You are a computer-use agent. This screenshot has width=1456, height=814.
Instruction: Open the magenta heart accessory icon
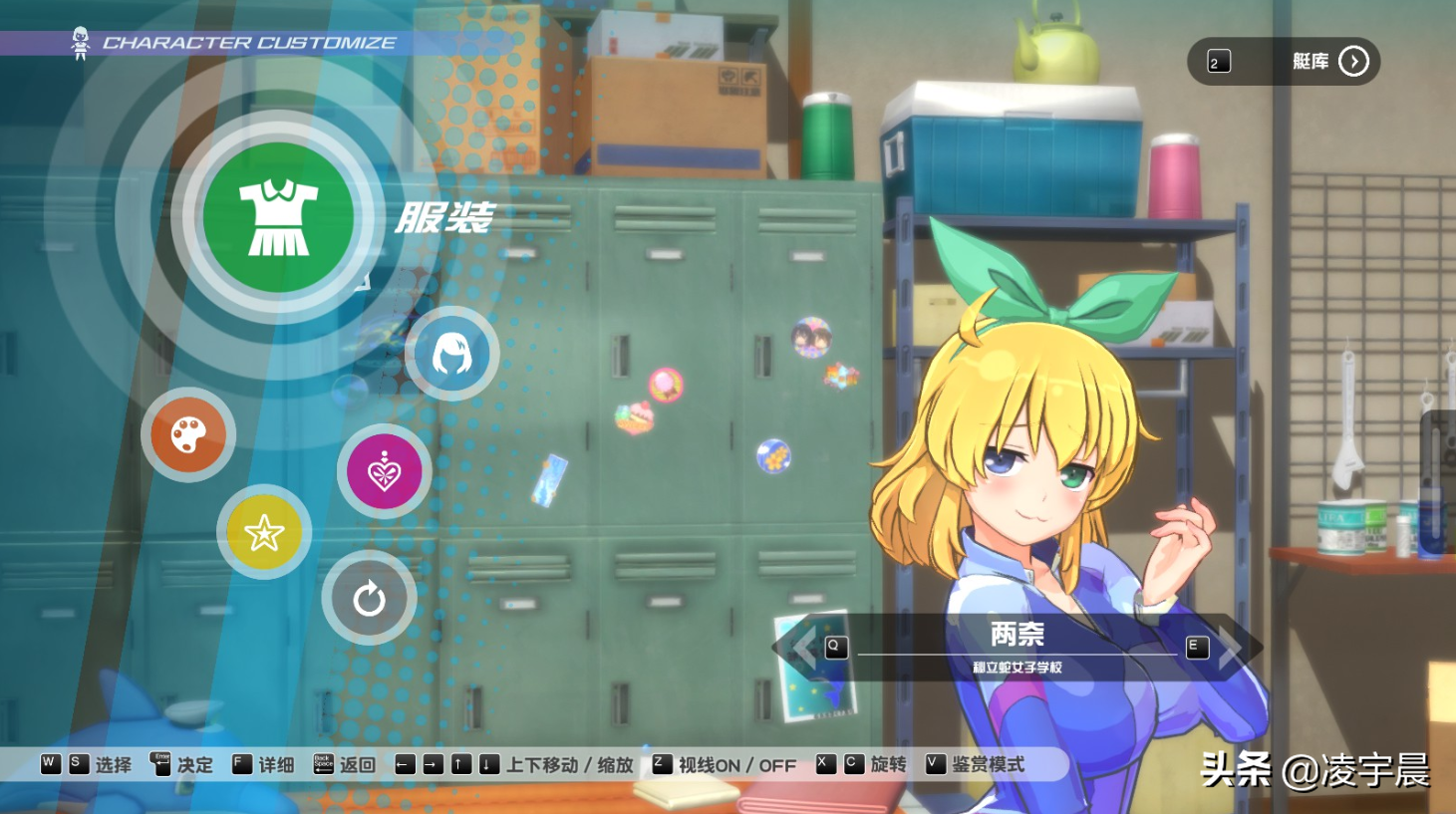[x=384, y=471]
